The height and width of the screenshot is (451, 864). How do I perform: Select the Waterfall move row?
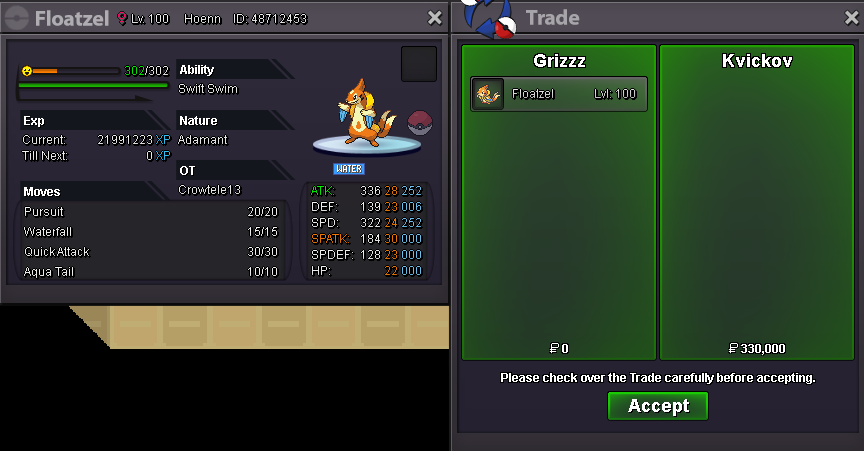150,232
